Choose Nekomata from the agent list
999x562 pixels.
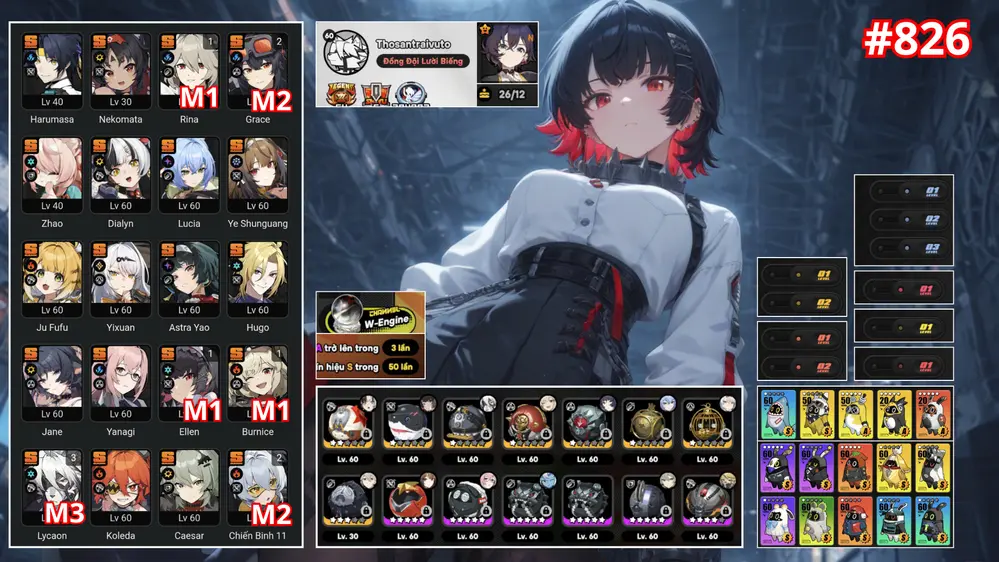pos(121,71)
